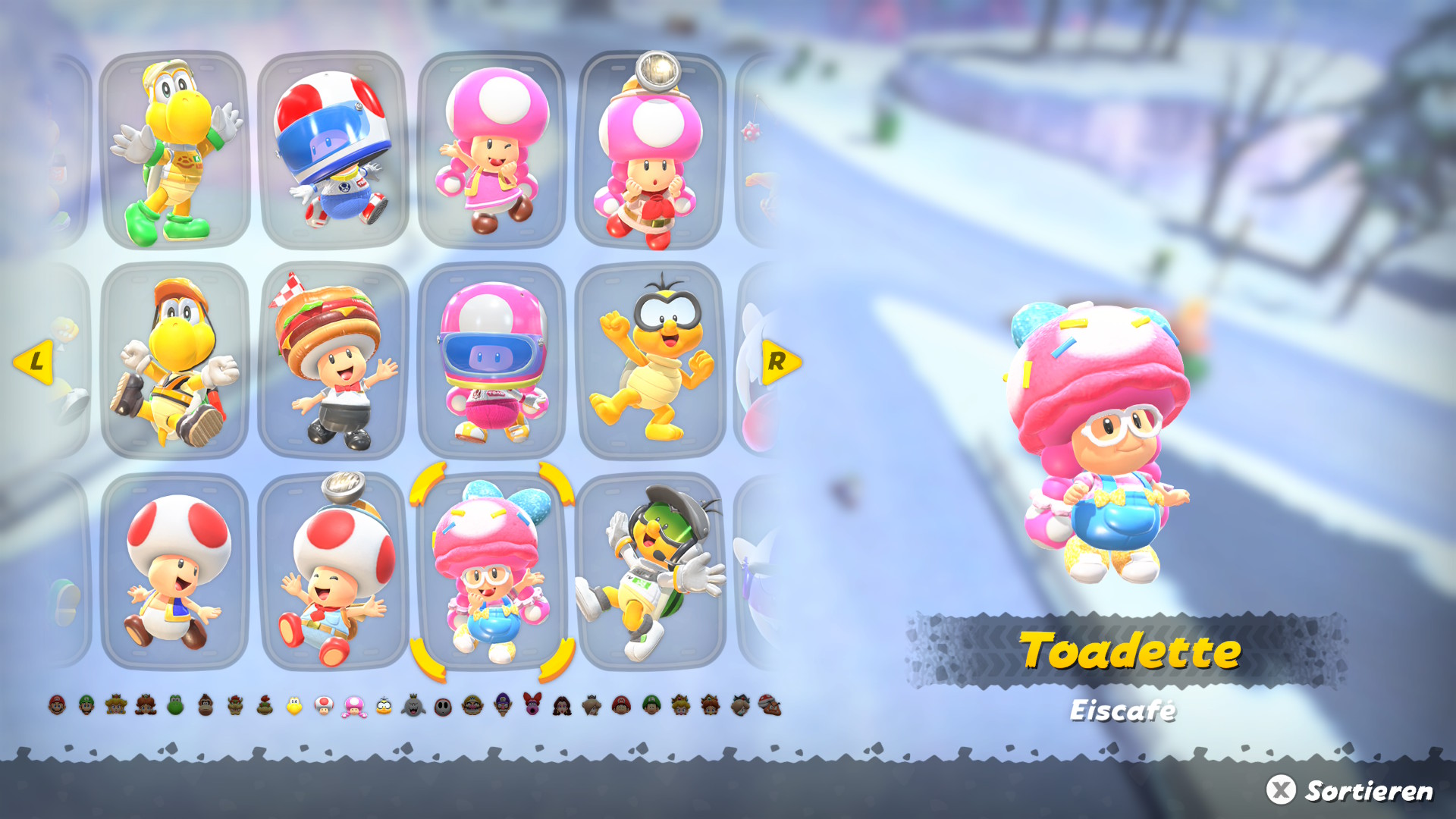Image resolution: width=1456 pixels, height=819 pixels.
Task: Click the Birdo head icon
Action: click(x=532, y=705)
